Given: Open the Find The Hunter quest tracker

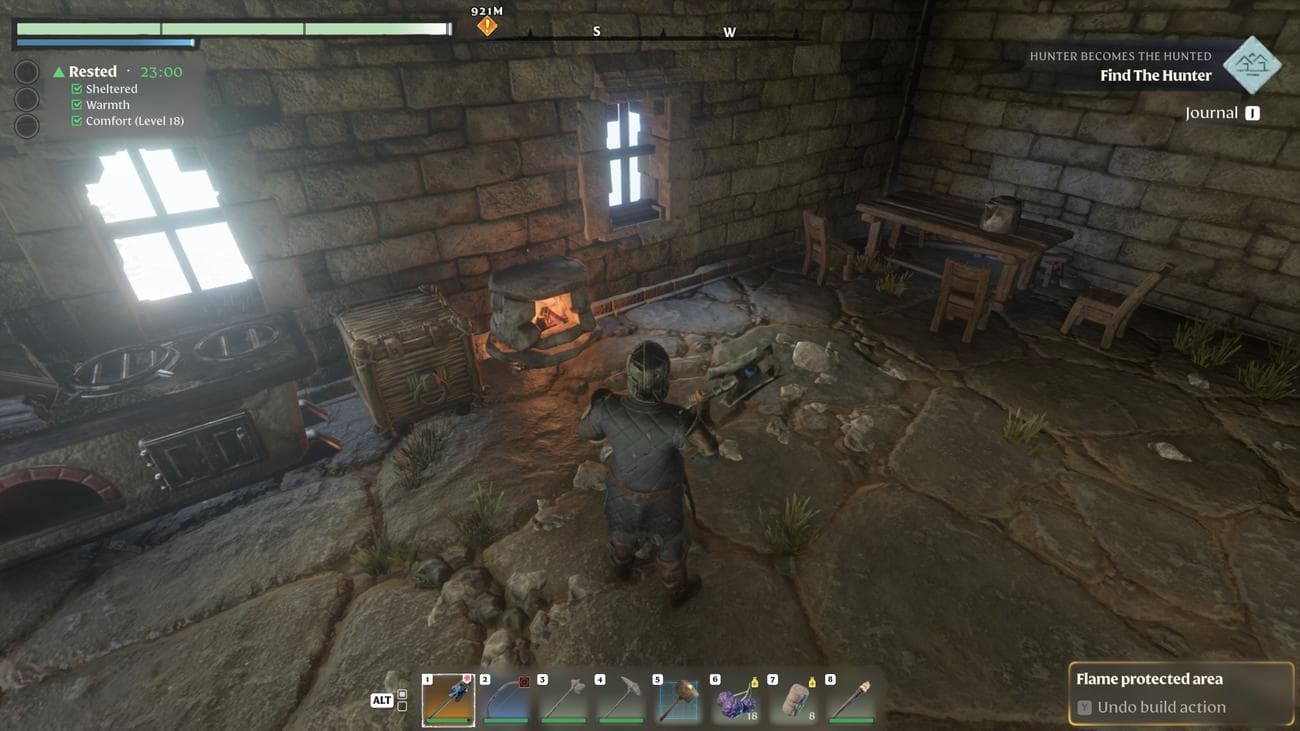Looking at the screenshot, I should pos(1155,76).
